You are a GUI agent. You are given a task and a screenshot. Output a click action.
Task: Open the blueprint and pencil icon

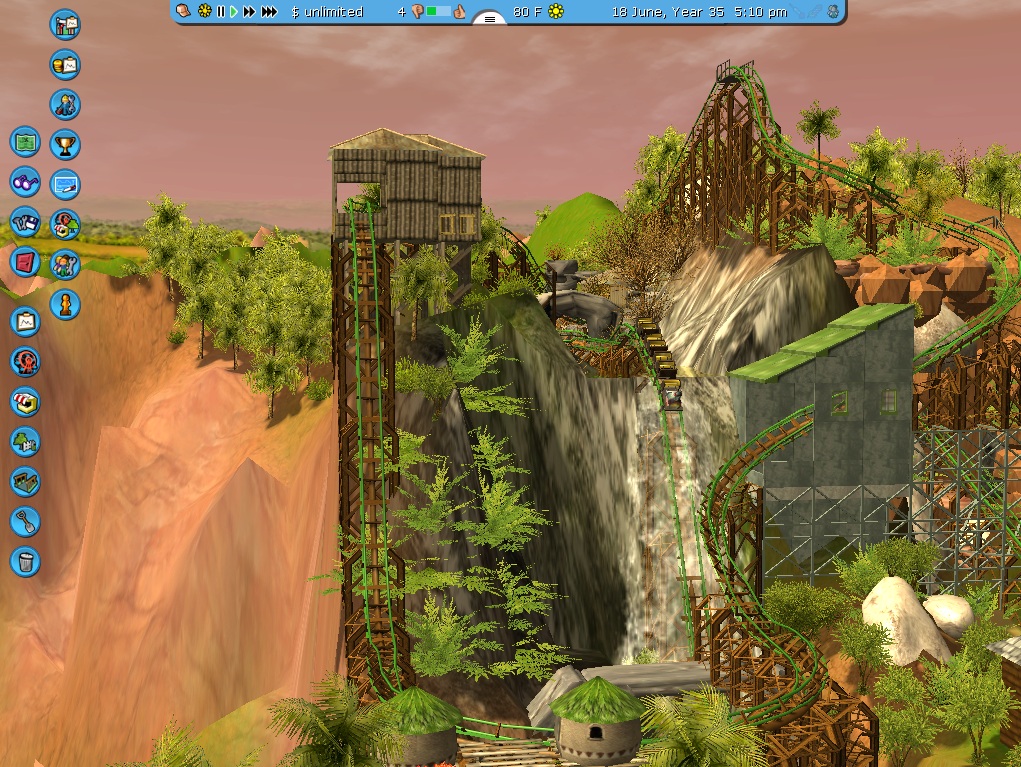(x=65, y=185)
